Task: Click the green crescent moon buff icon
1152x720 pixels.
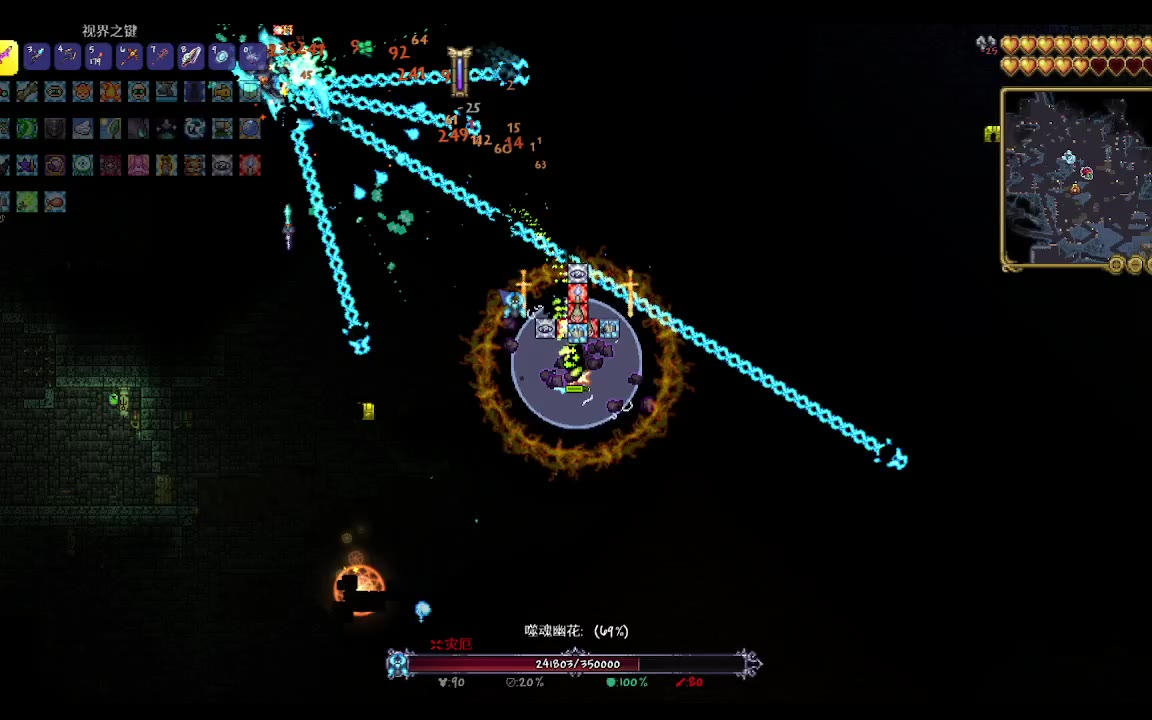Action: [x=27, y=129]
